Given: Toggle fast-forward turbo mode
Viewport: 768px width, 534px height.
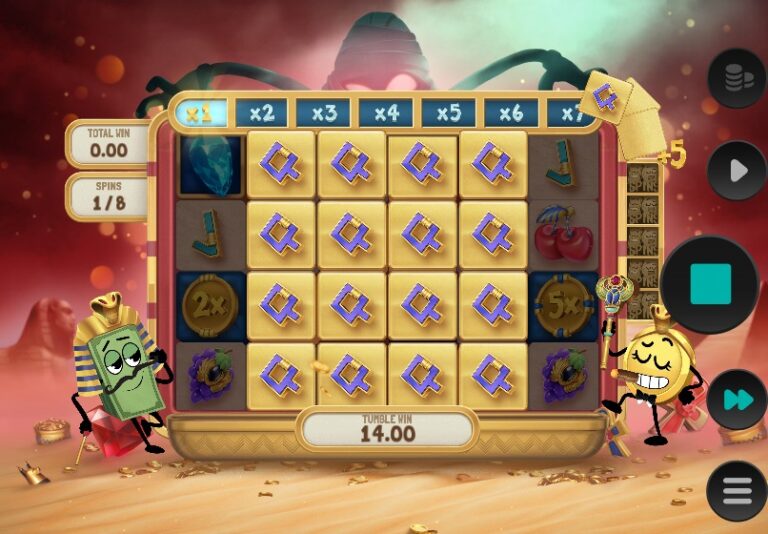Looking at the screenshot, I should pyautogui.click(x=737, y=400).
